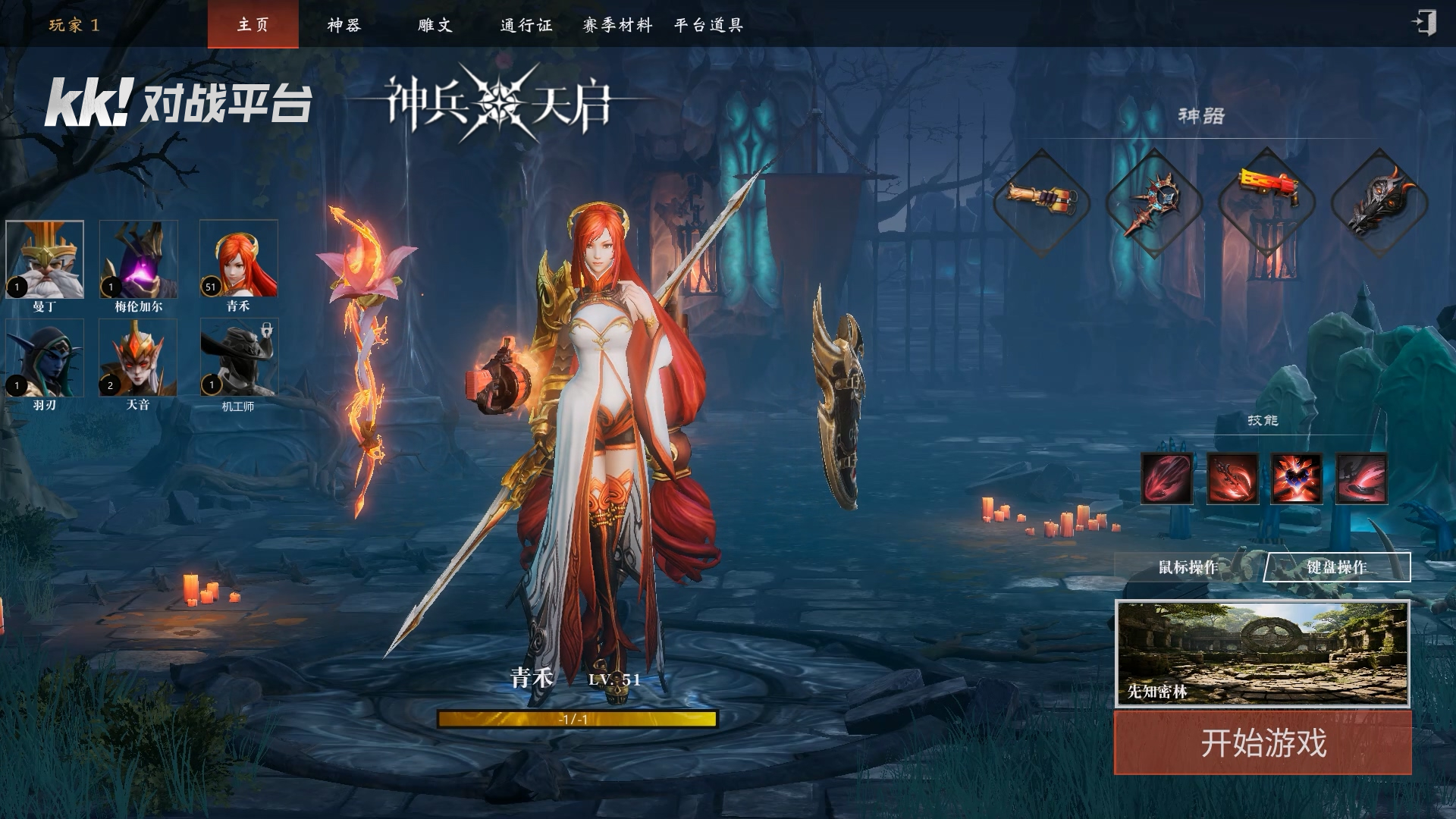Switch to the 主页 tab

(253, 24)
